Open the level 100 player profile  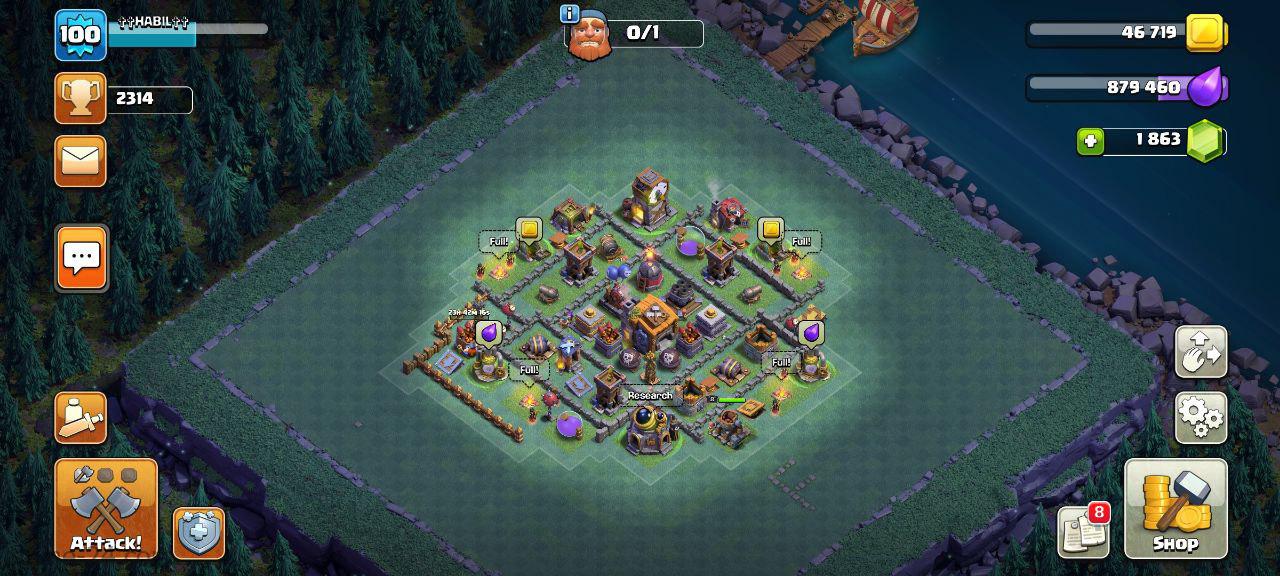pyautogui.click(x=80, y=35)
